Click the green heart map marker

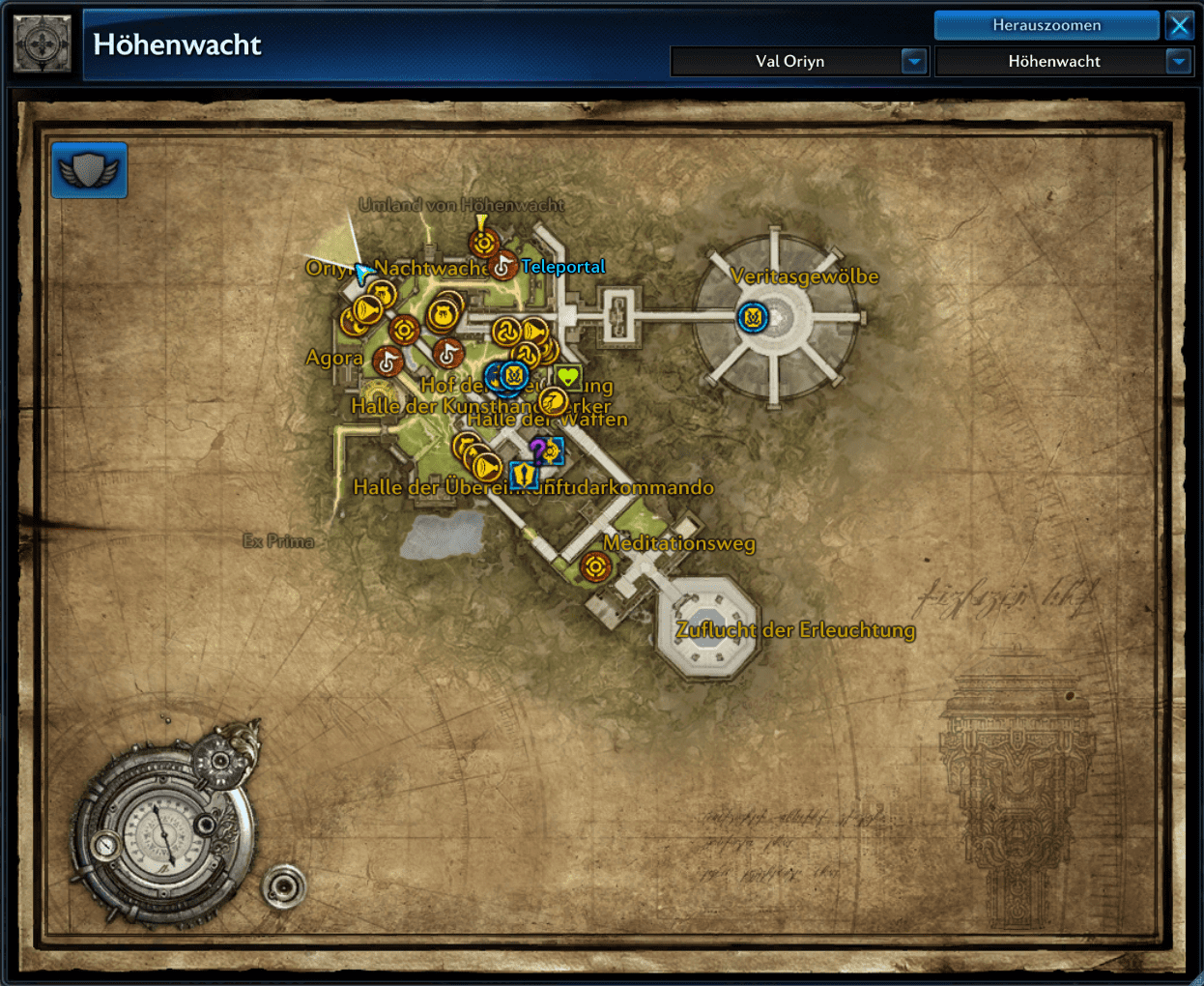pyautogui.click(x=567, y=377)
